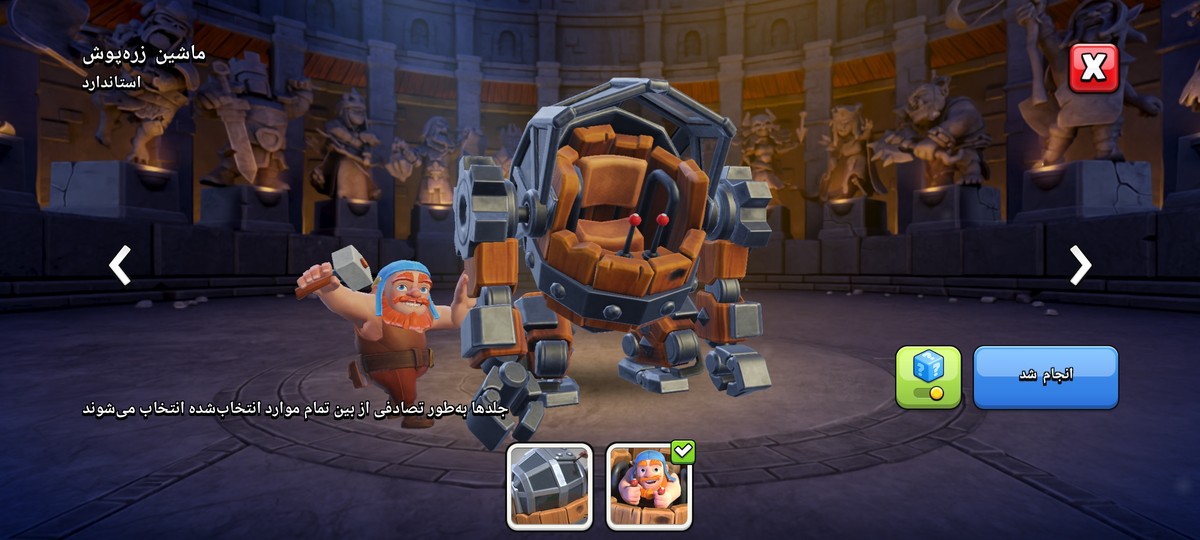Toggle the green random skin dice button

[928, 377]
